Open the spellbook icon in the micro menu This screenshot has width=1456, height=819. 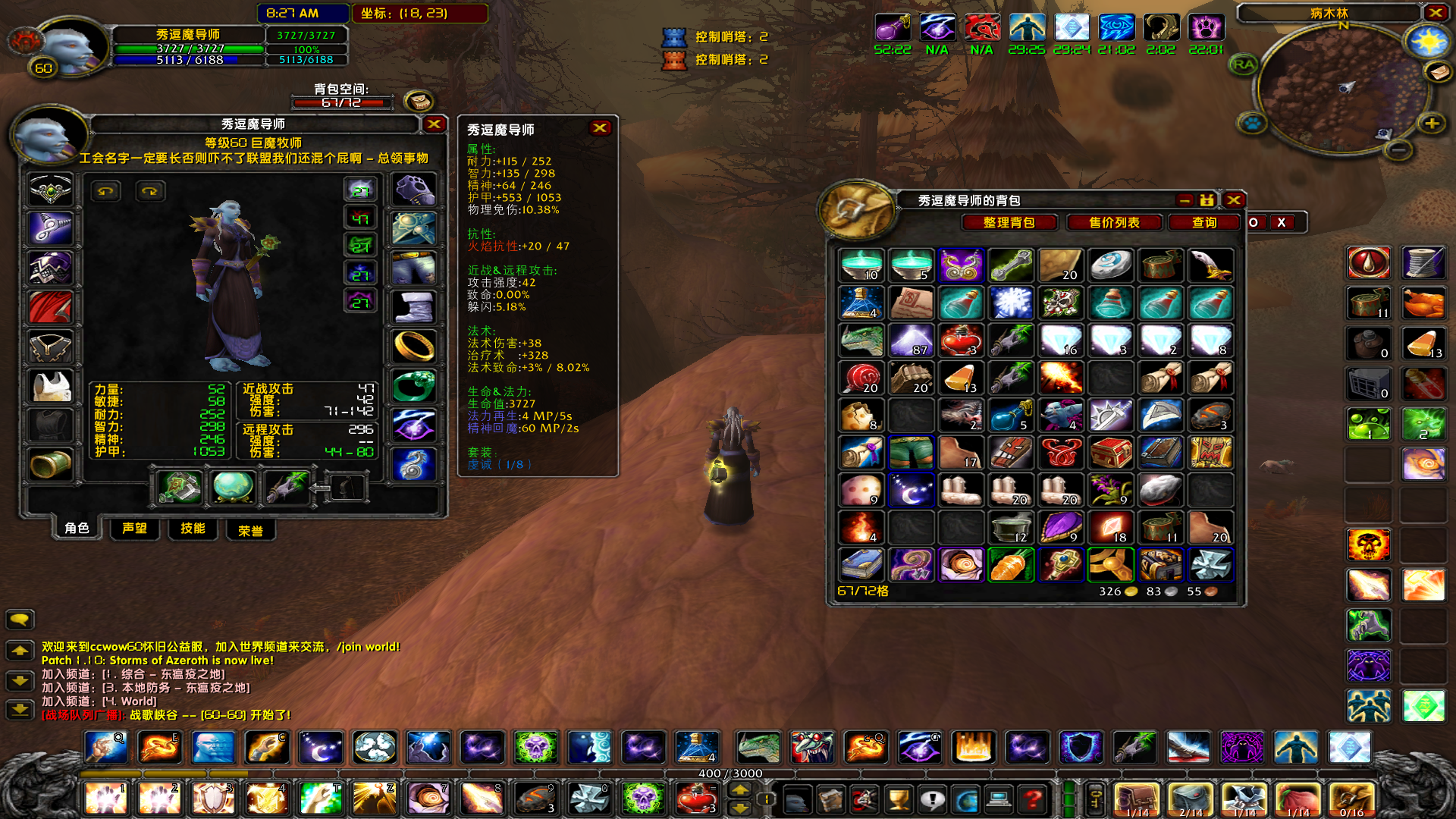coord(831,799)
